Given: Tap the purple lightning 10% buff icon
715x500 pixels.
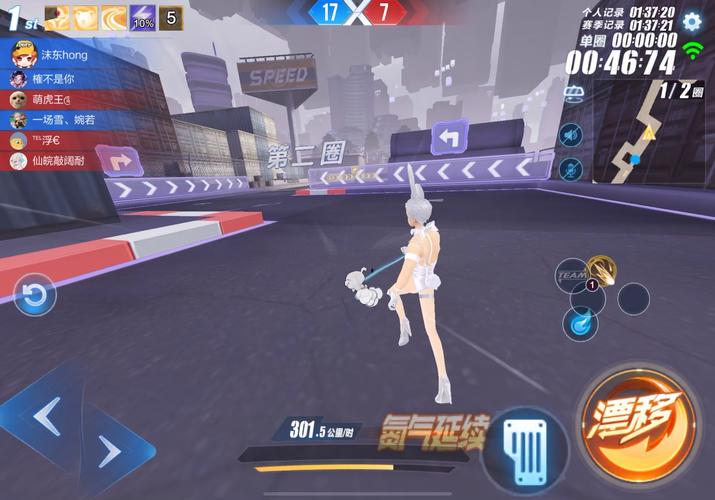Looking at the screenshot, I should (x=143, y=17).
